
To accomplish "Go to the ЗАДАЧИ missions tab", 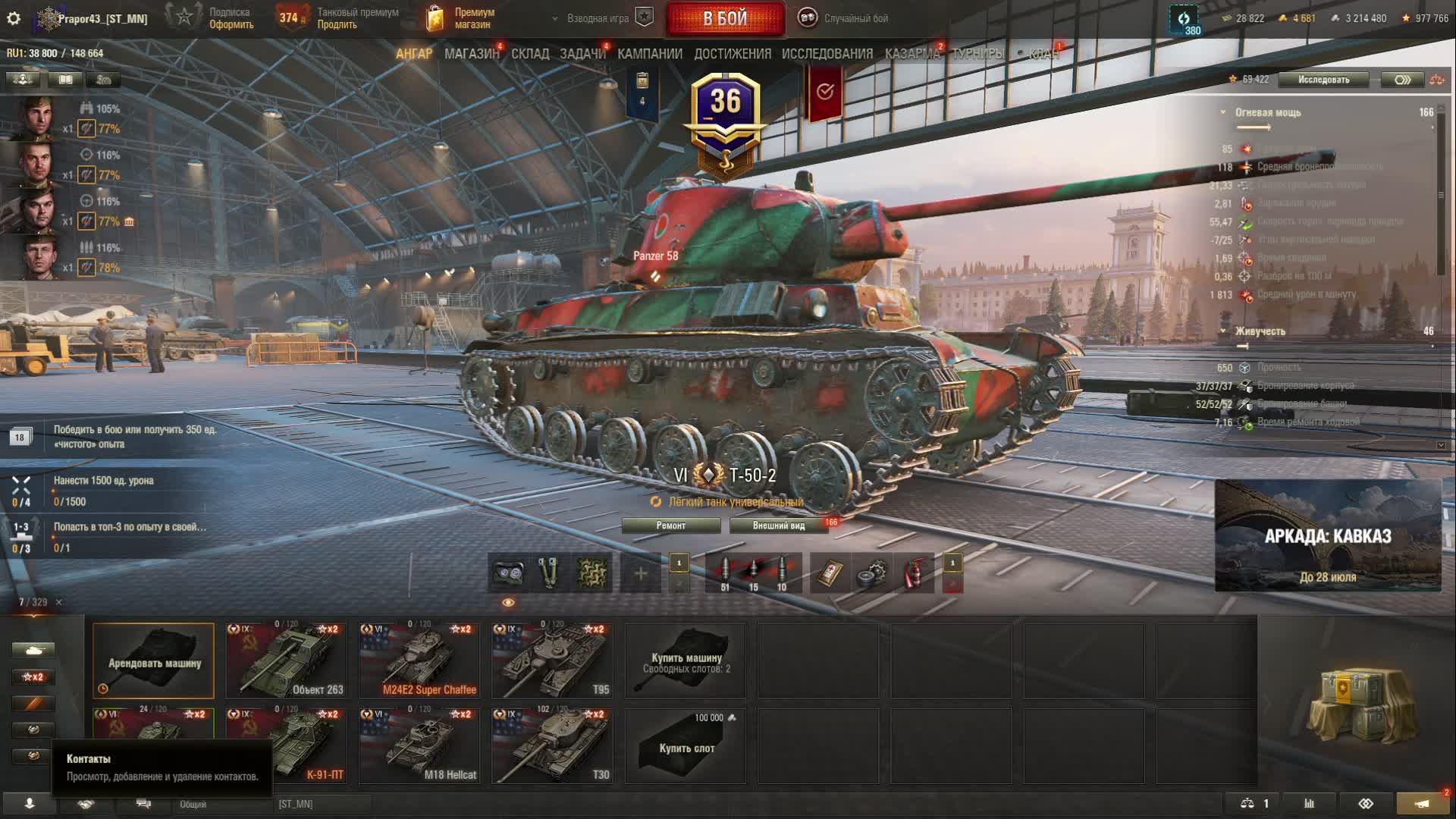I will click(582, 54).
